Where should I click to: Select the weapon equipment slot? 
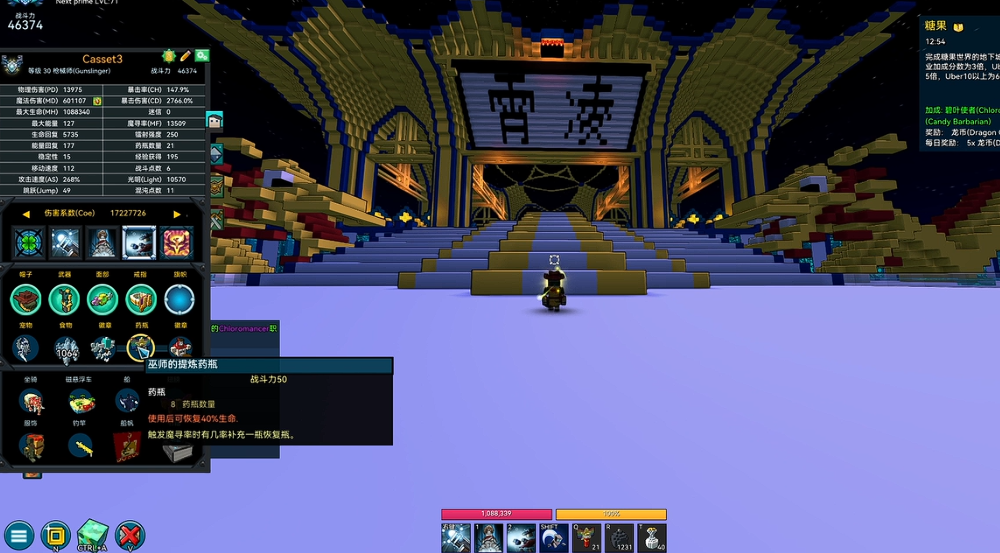(x=64, y=298)
